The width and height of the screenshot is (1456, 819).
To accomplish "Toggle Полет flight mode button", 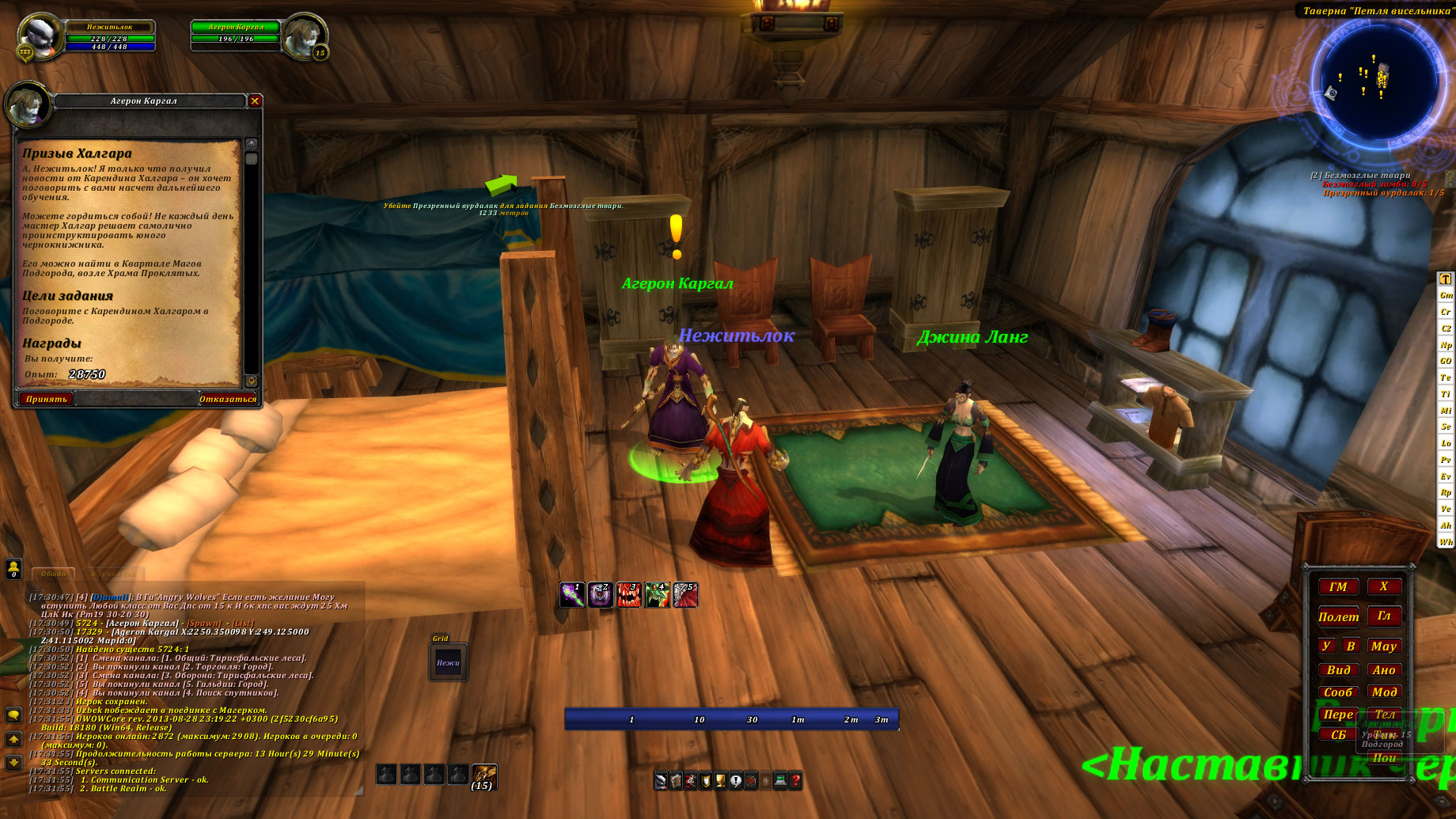I will 1338,616.
